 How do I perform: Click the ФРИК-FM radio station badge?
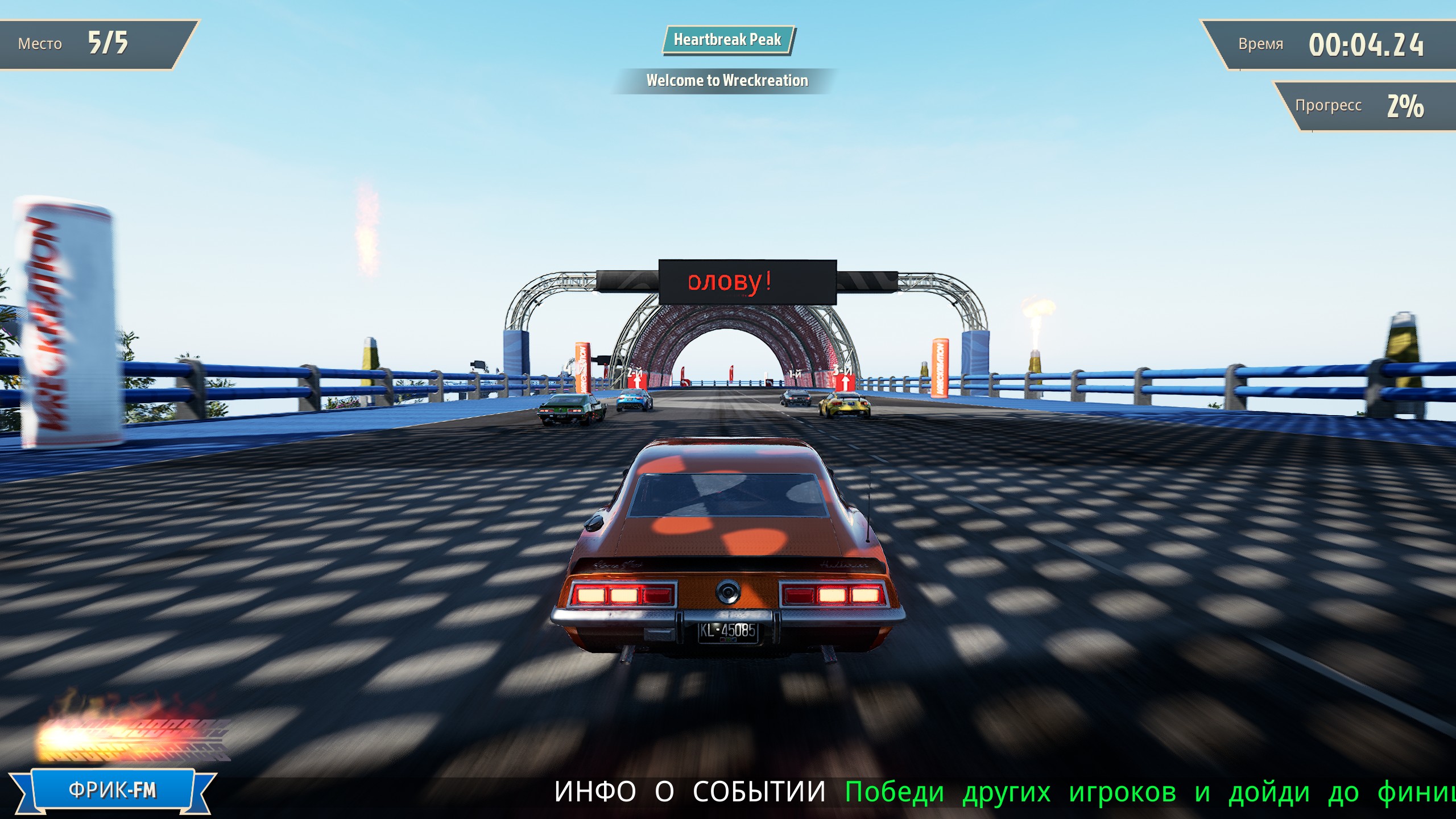[x=113, y=790]
